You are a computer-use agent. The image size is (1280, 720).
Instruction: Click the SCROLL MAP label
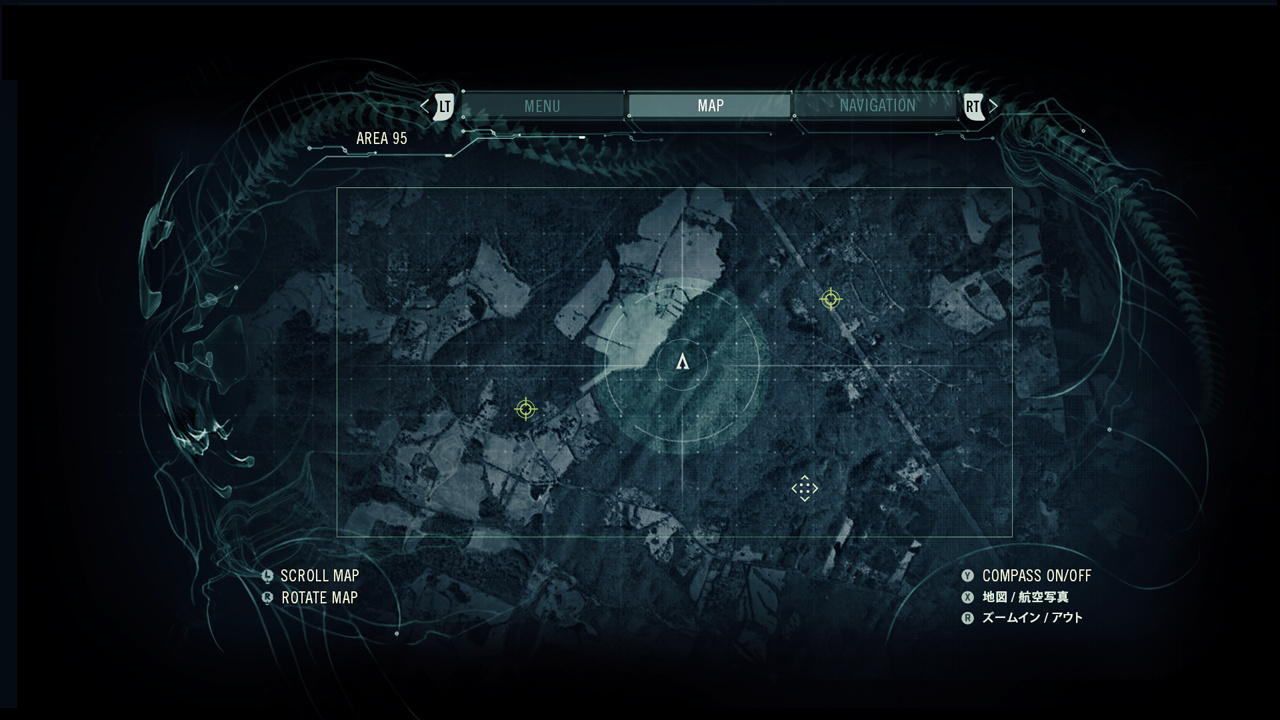pos(320,576)
